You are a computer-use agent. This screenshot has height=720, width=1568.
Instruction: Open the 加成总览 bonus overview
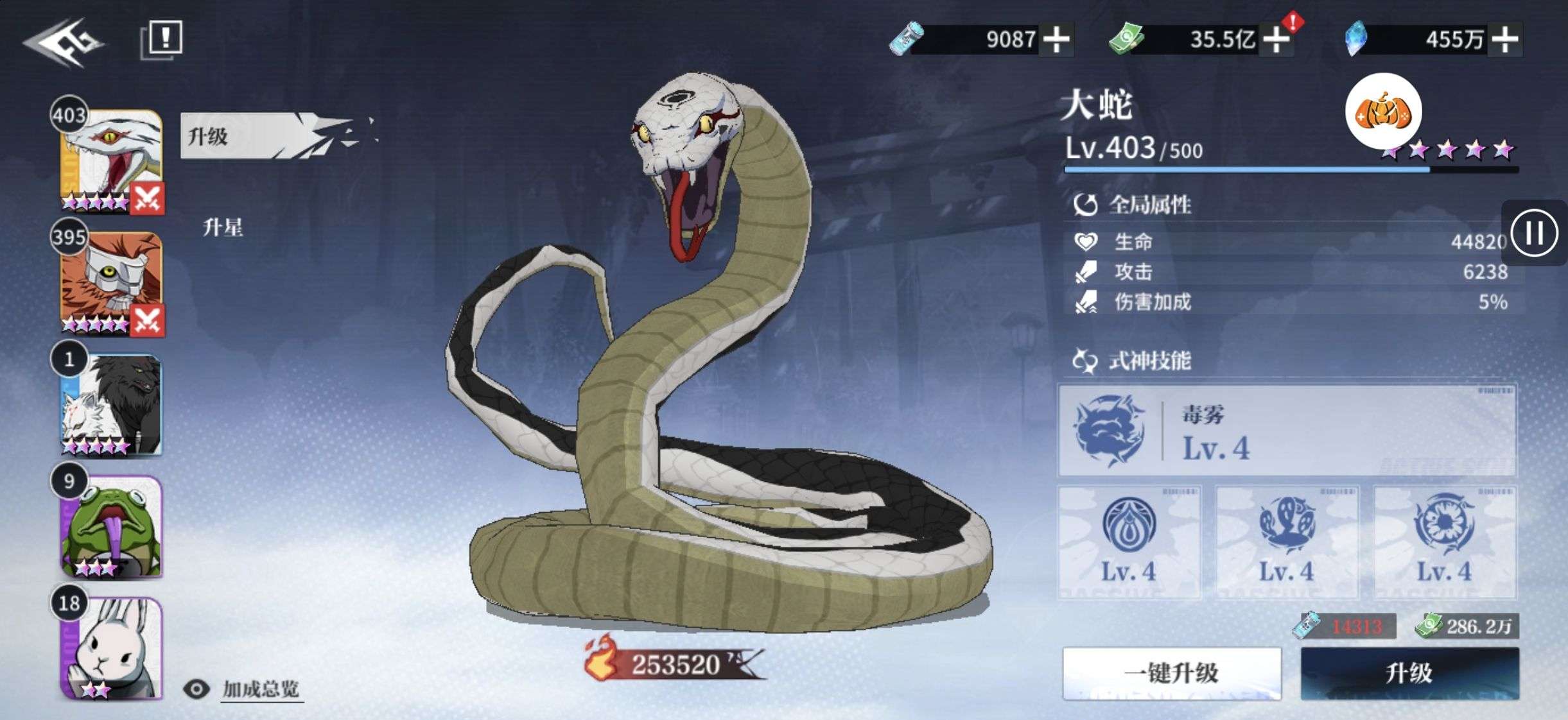click(260, 689)
